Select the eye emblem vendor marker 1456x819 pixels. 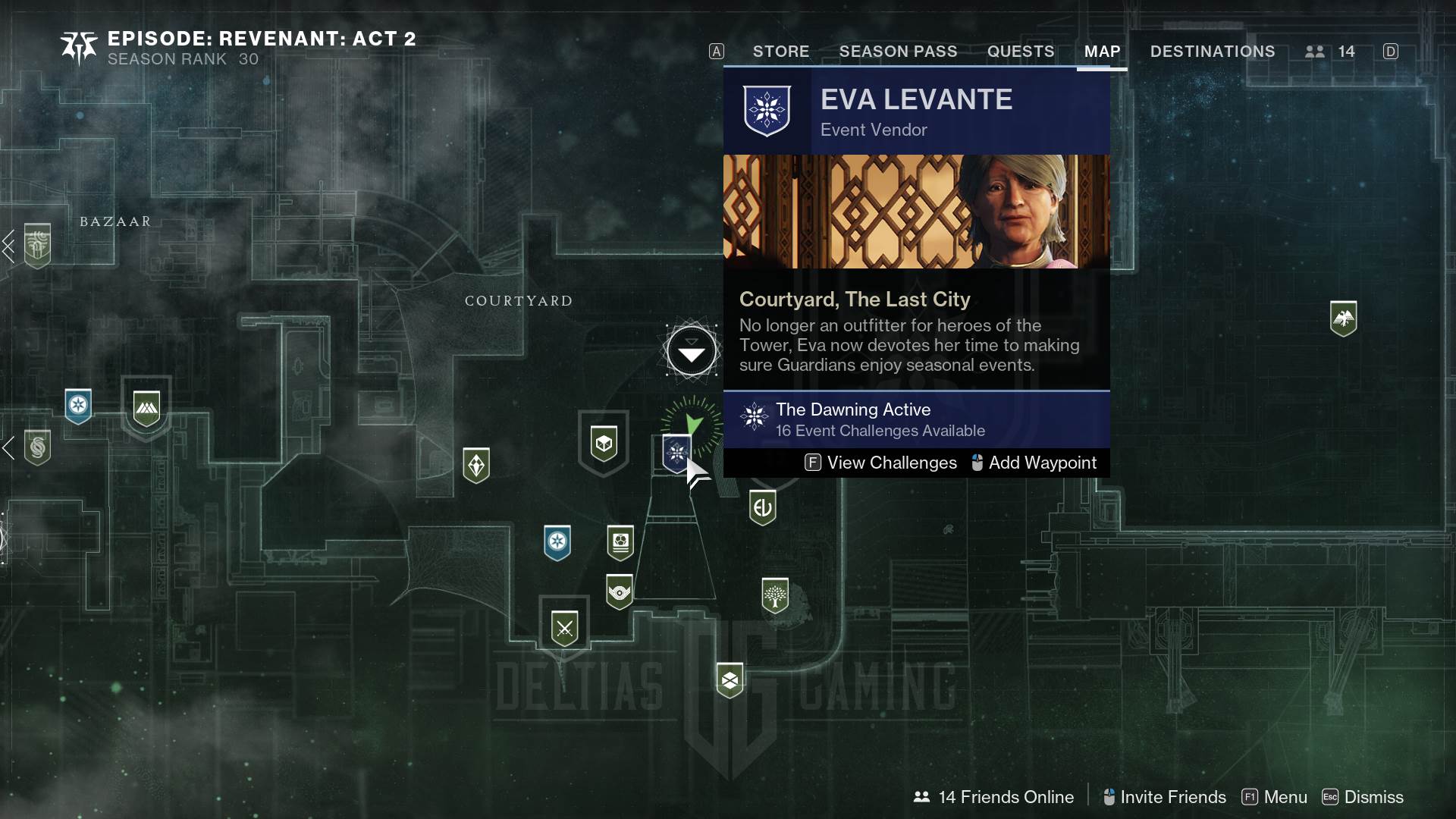(620, 591)
